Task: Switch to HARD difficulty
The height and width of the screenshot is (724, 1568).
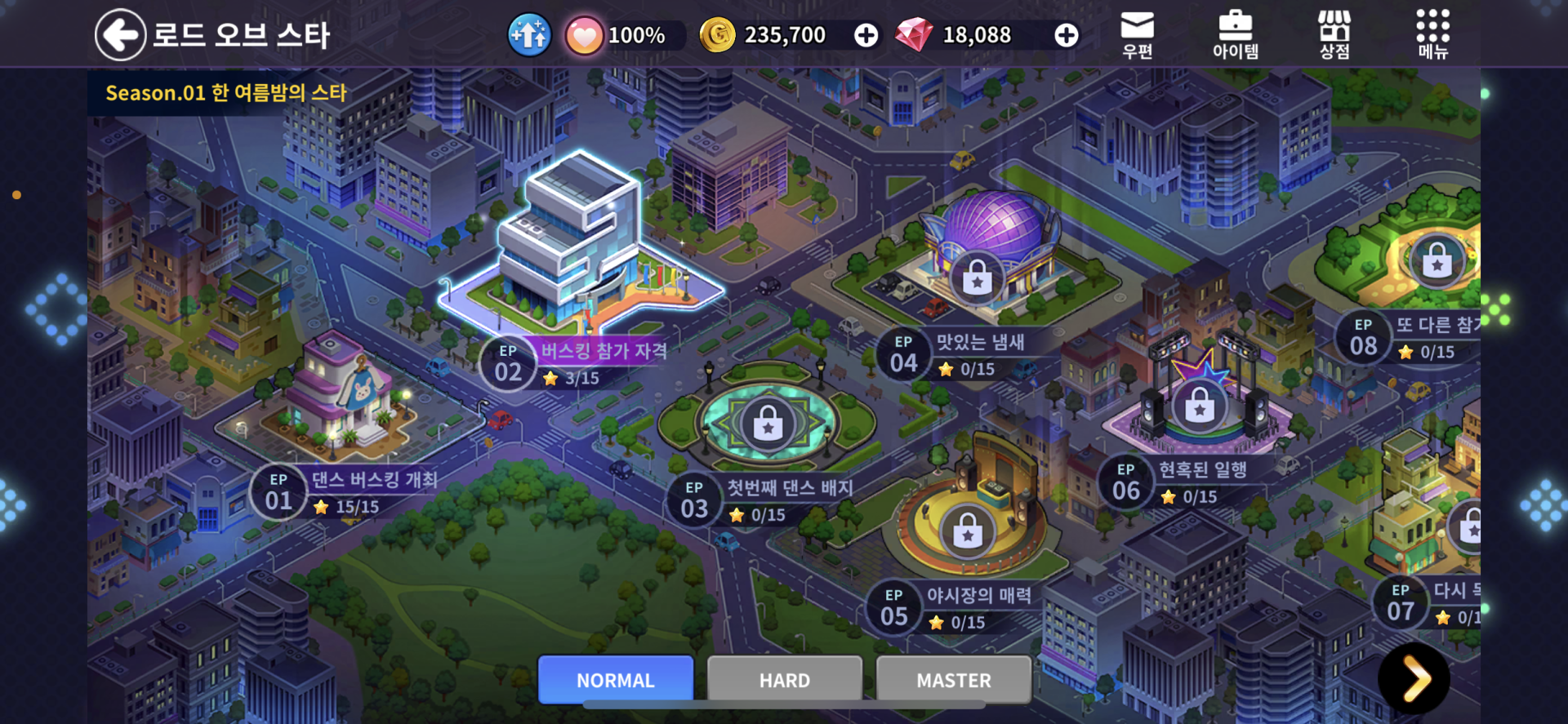Action: (x=785, y=680)
